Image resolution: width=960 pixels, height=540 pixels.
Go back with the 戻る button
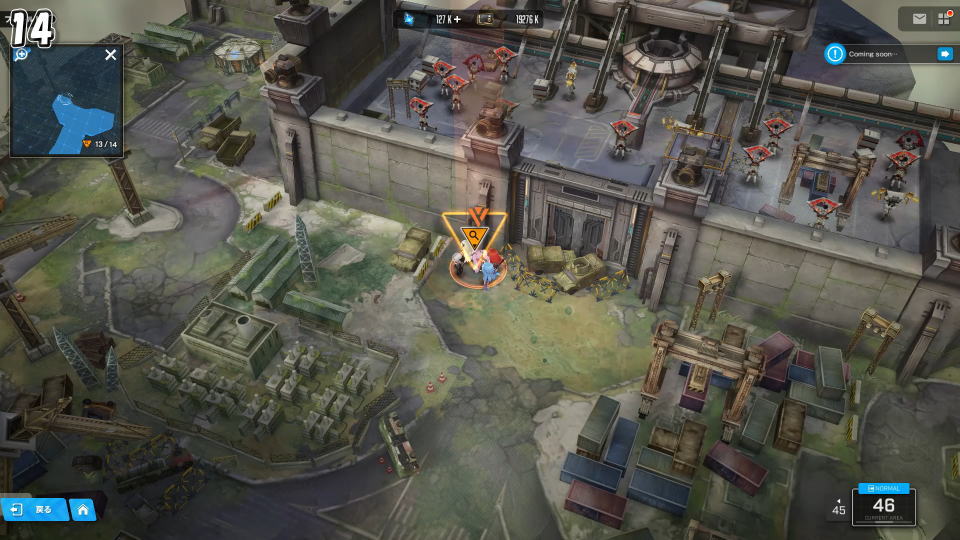click(34, 509)
